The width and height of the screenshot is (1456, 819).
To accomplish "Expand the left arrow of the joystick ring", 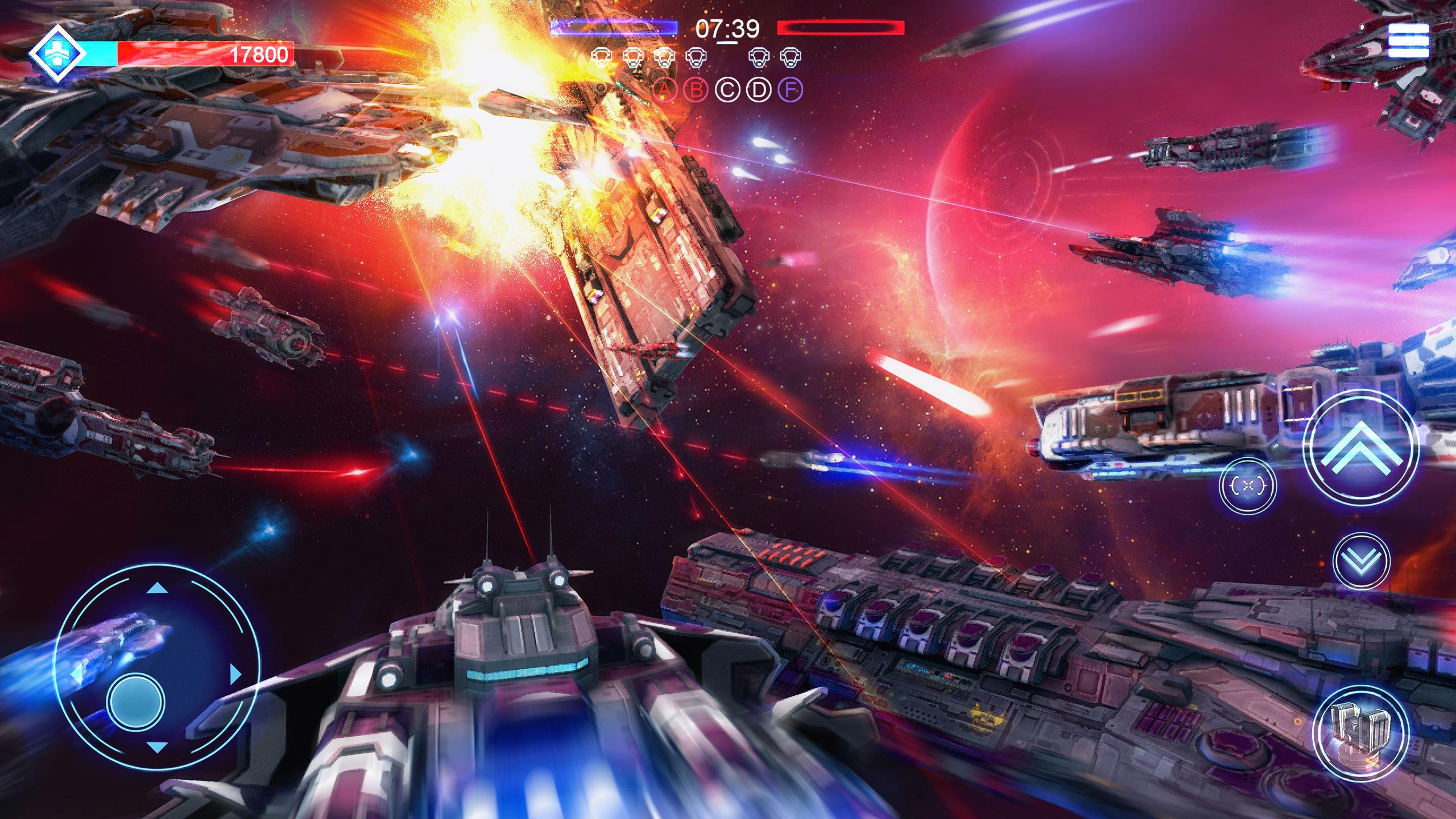I will [78, 675].
